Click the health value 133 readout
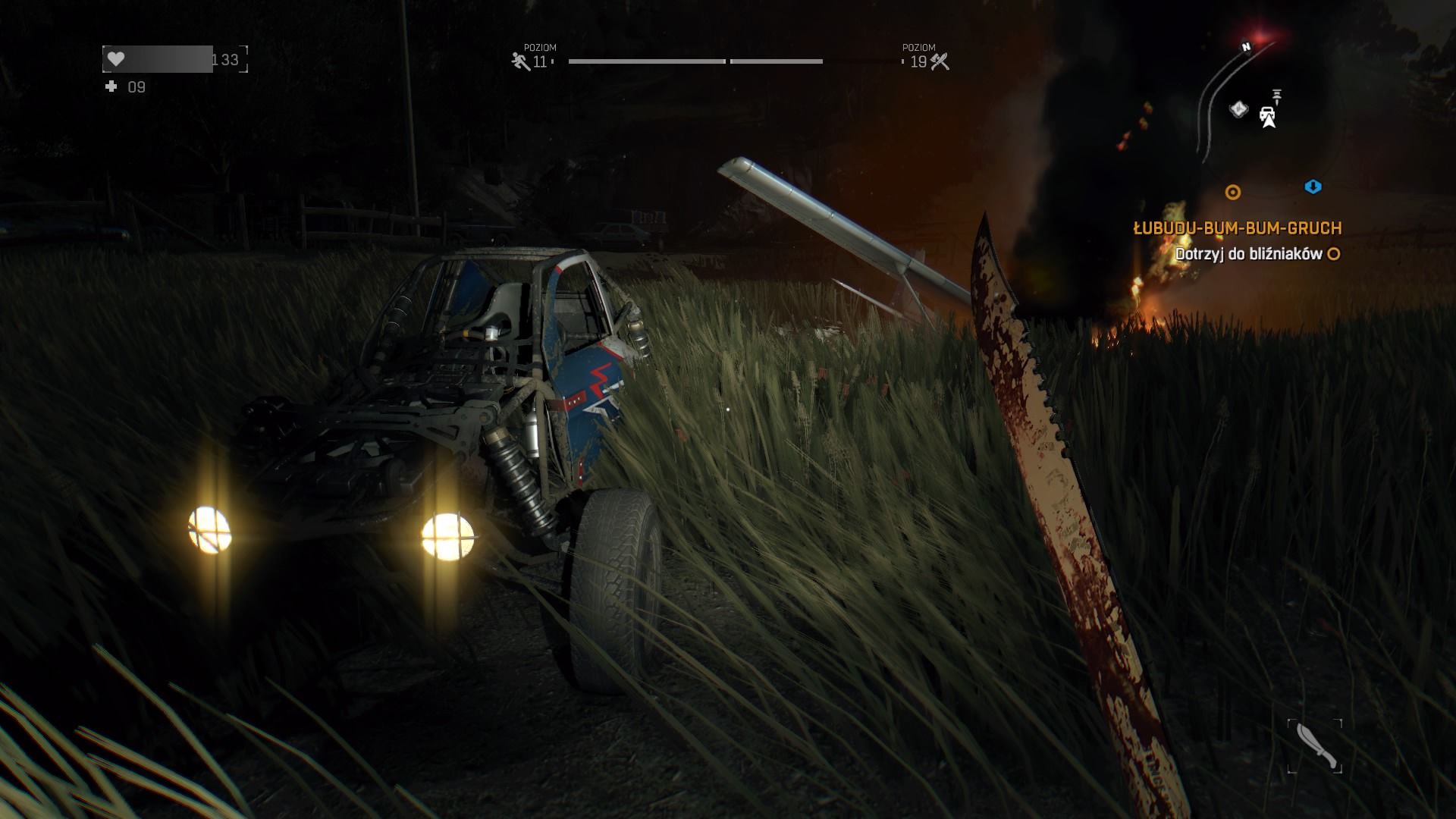Viewport: 1456px width, 819px height. [x=226, y=57]
